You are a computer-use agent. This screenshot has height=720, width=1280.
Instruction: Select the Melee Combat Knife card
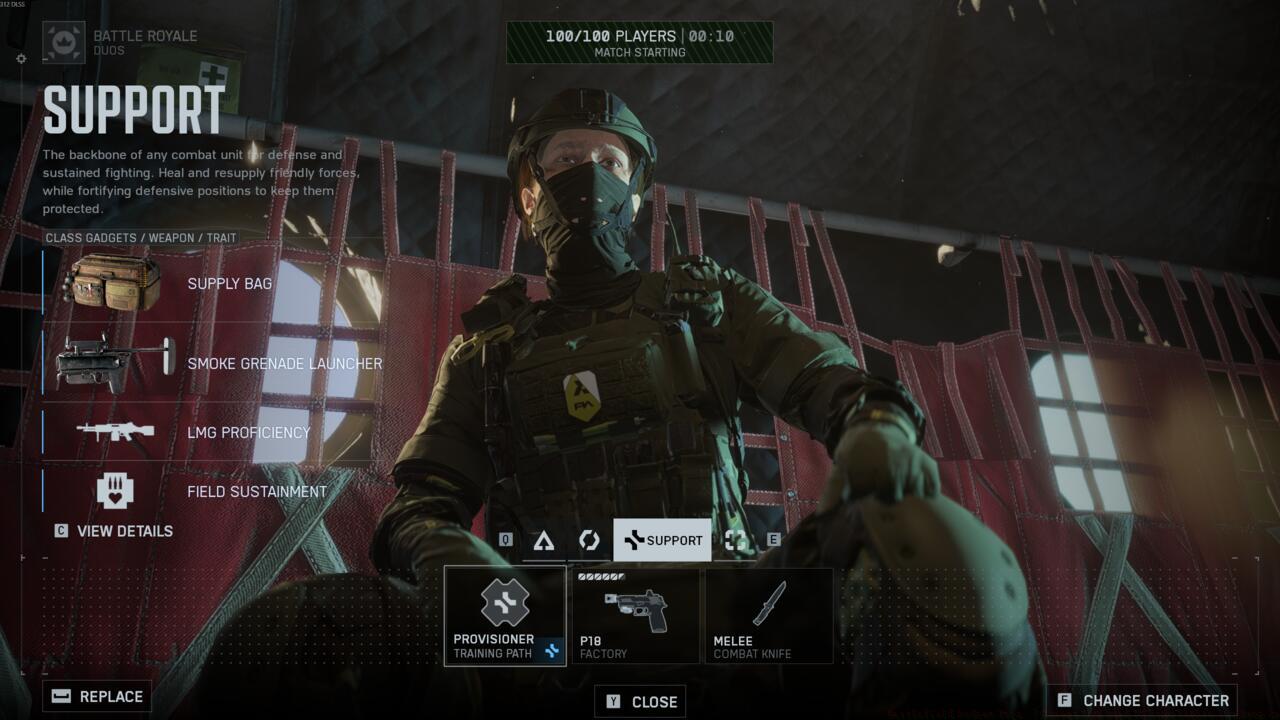769,615
